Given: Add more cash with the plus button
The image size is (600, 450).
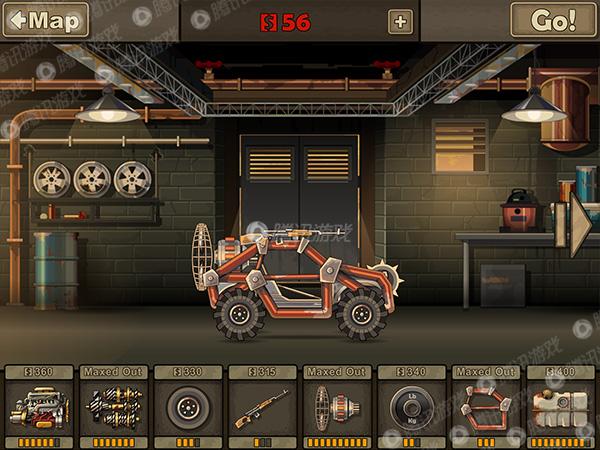Looking at the screenshot, I should (x=400, y=21).
